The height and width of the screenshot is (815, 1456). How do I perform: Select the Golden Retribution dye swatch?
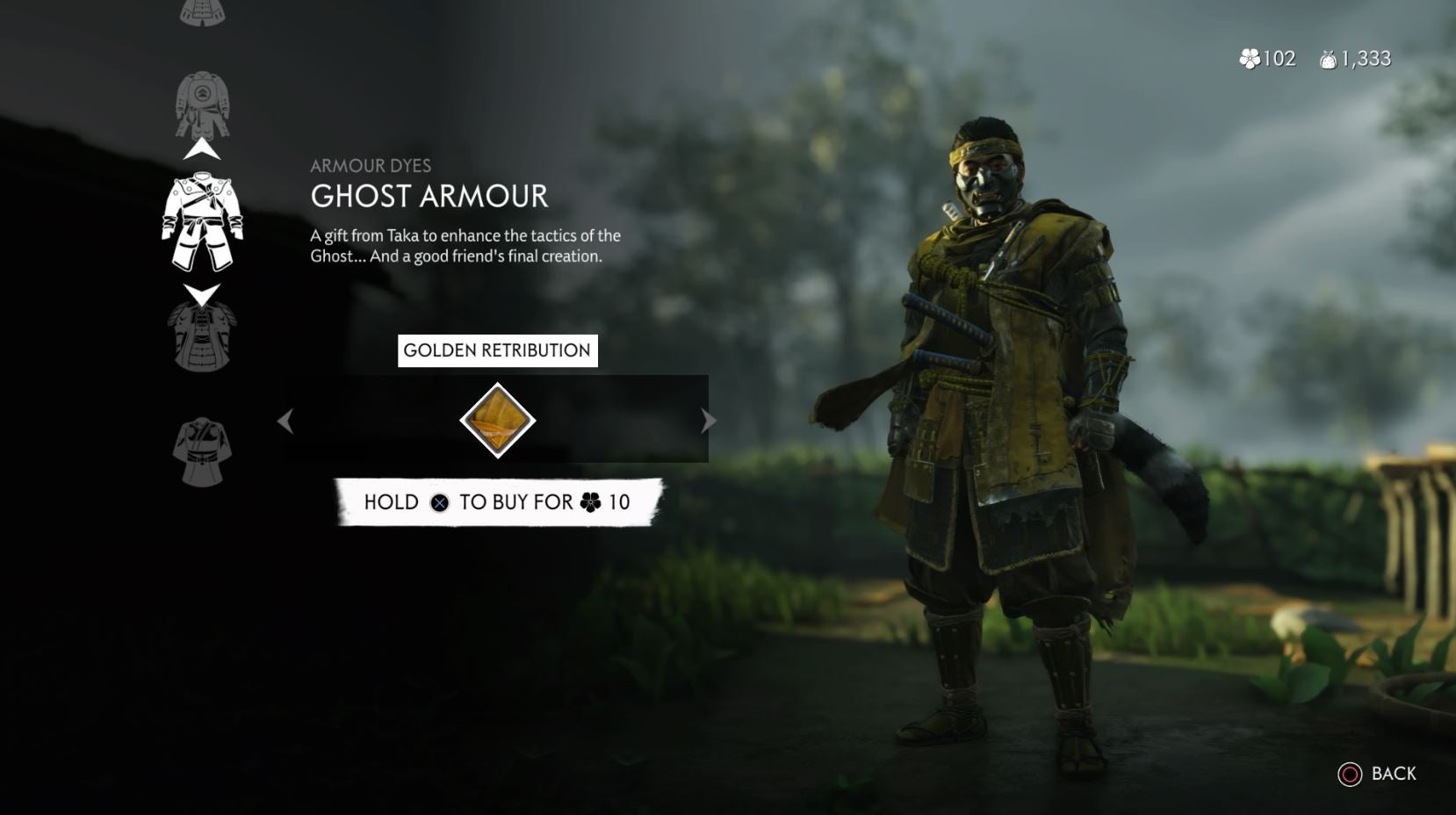click(x=497, y=420)
